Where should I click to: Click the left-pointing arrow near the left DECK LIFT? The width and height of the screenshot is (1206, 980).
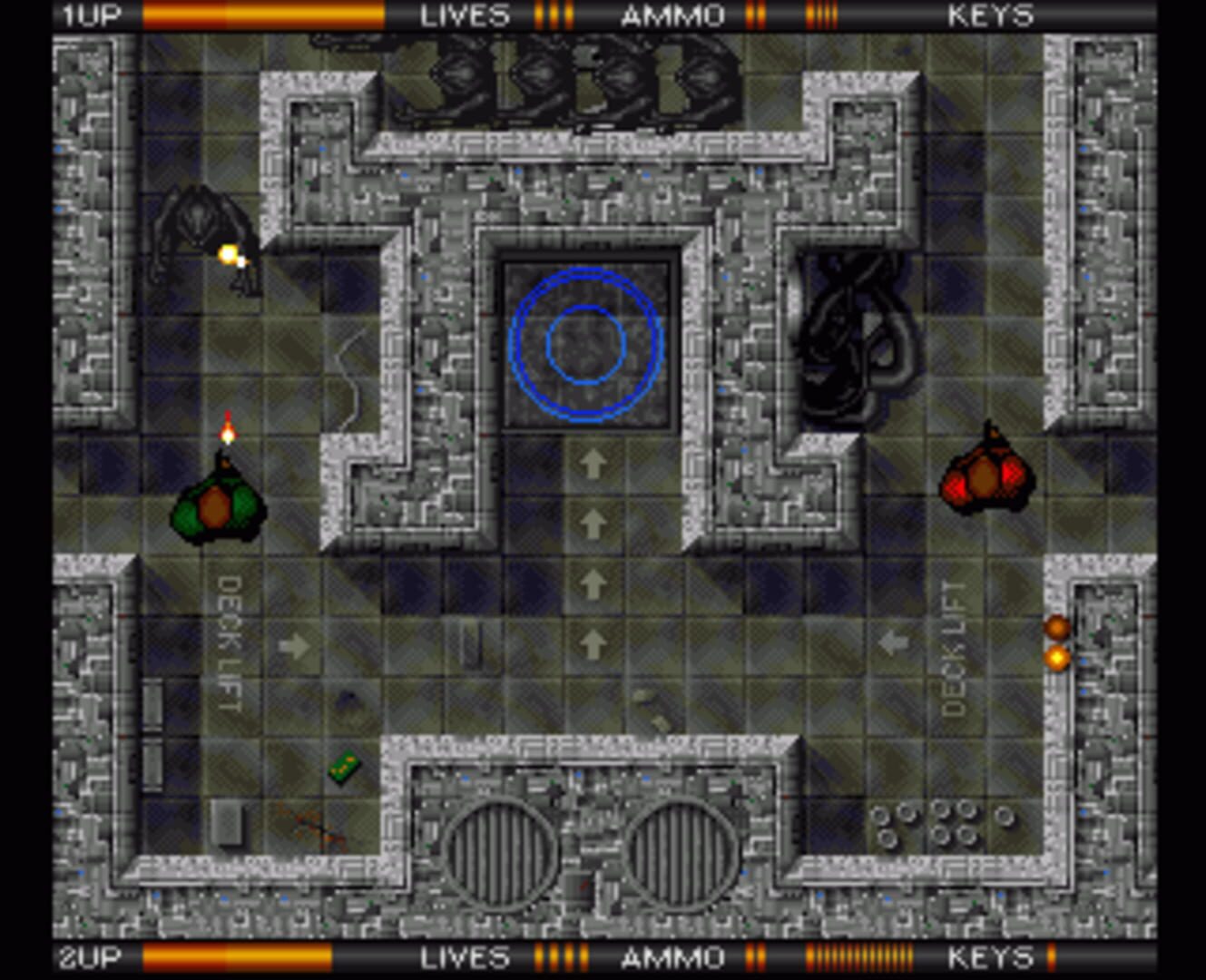293,646
